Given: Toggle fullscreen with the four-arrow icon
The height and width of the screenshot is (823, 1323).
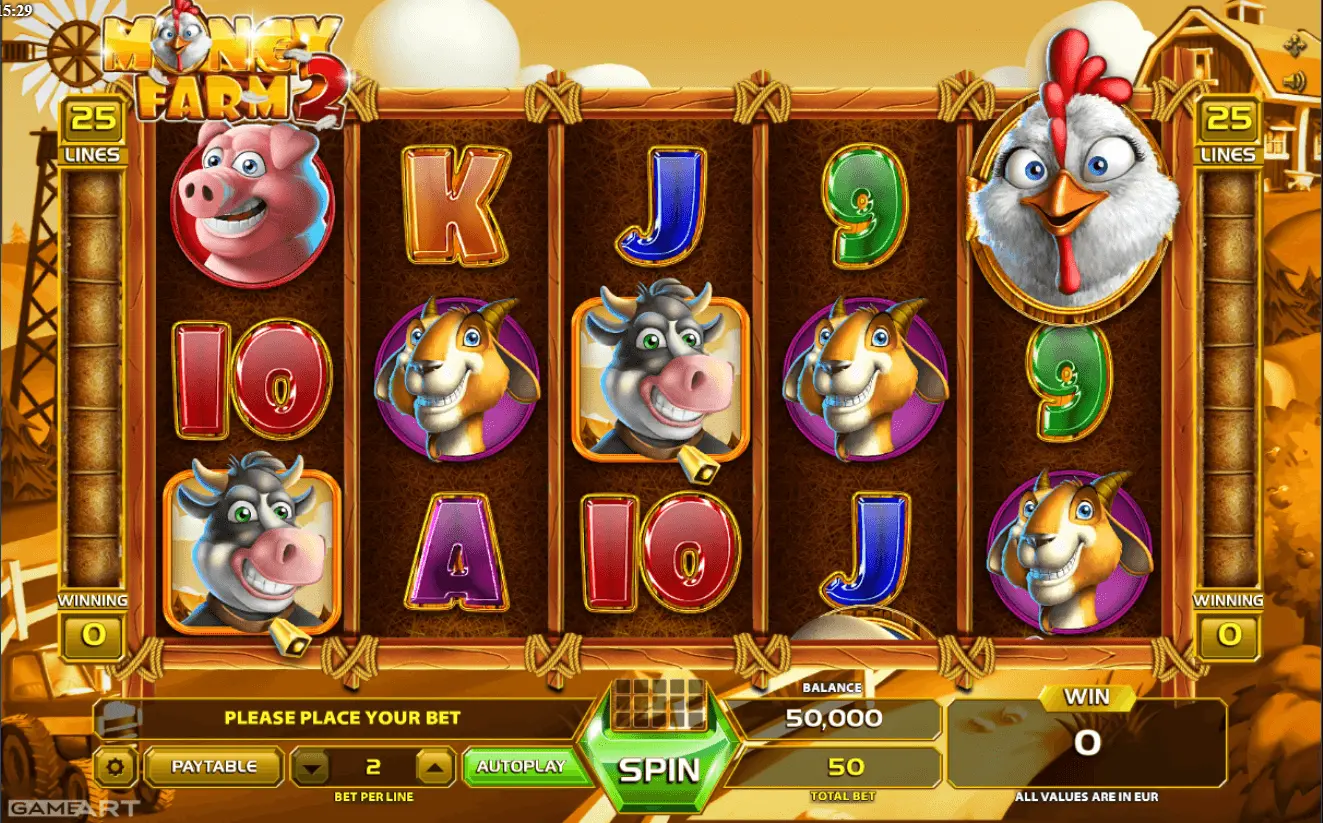Looking at the screenshot, I should (1297, 44).
